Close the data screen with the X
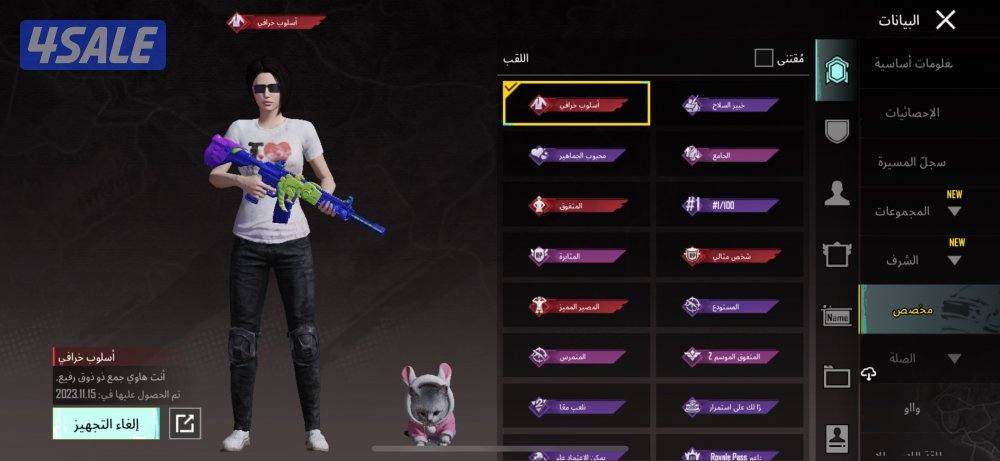 click(945, 20)
